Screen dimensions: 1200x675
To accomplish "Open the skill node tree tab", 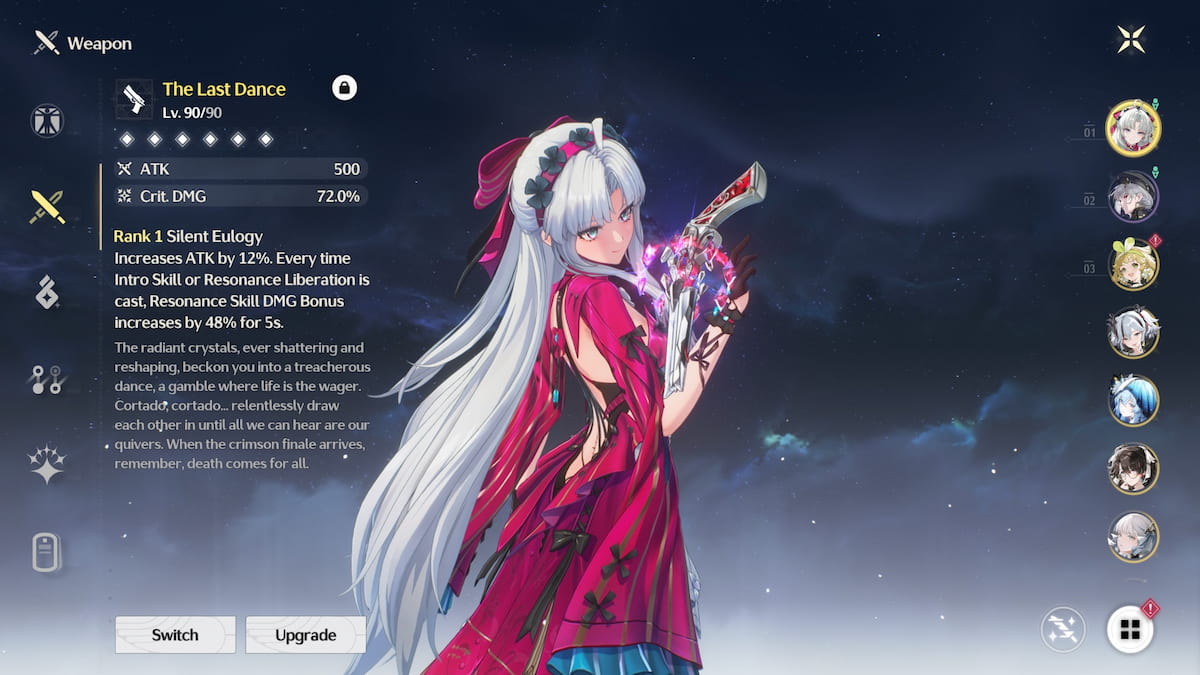I will (47, 379).
